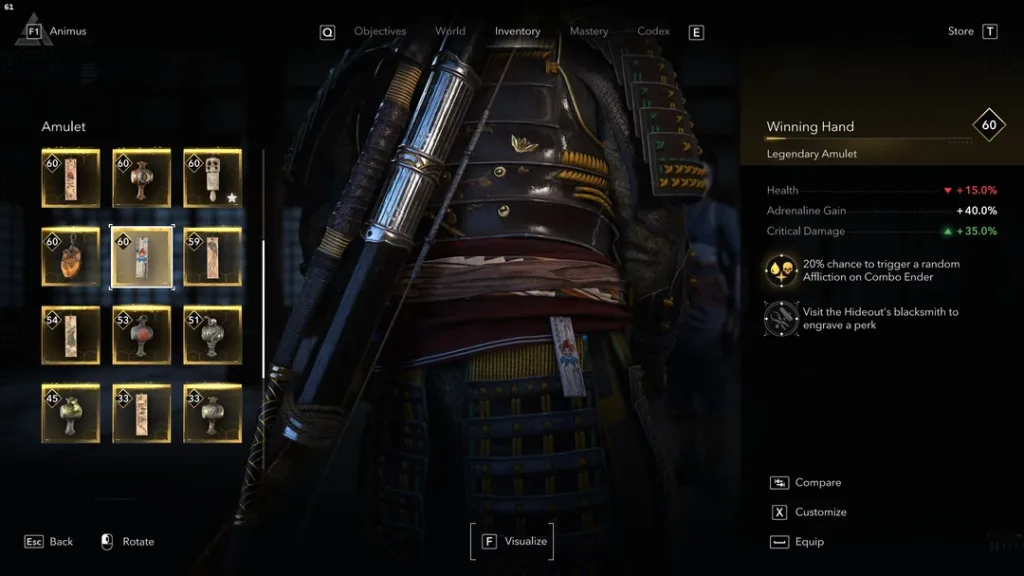Select the level 51 amulet
Viewport: 1024px width, 576px height.
tap(212, 335)
